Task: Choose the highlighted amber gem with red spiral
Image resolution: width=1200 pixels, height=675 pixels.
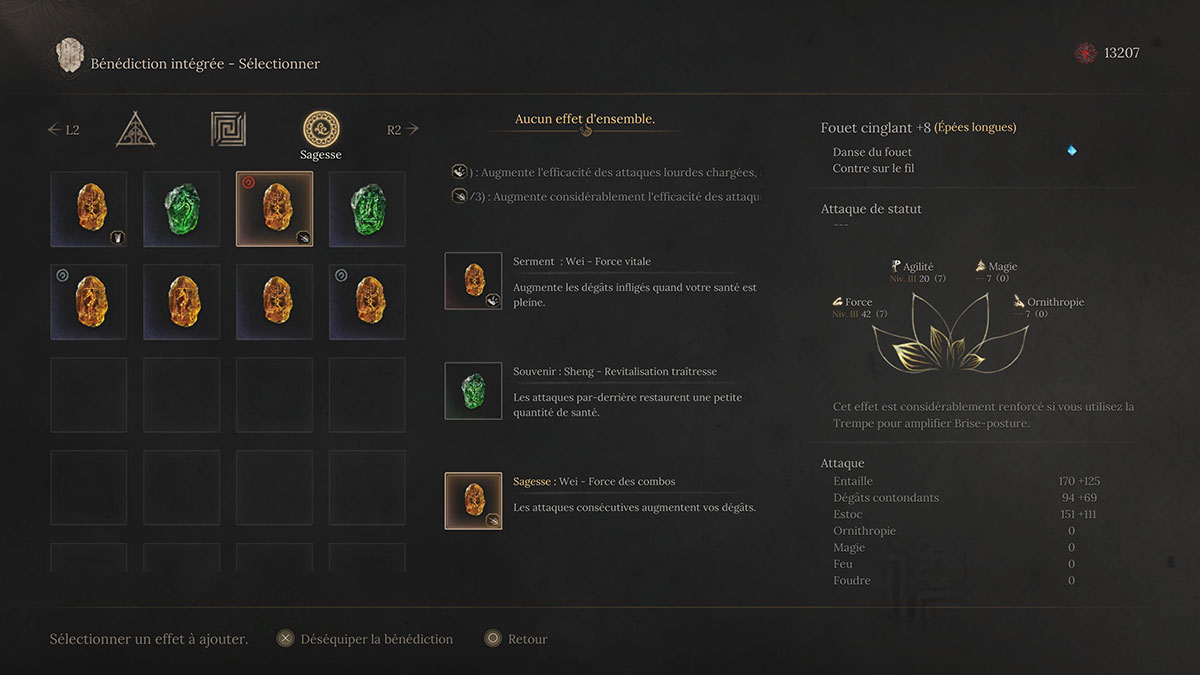Action: (x=274, y=209)
